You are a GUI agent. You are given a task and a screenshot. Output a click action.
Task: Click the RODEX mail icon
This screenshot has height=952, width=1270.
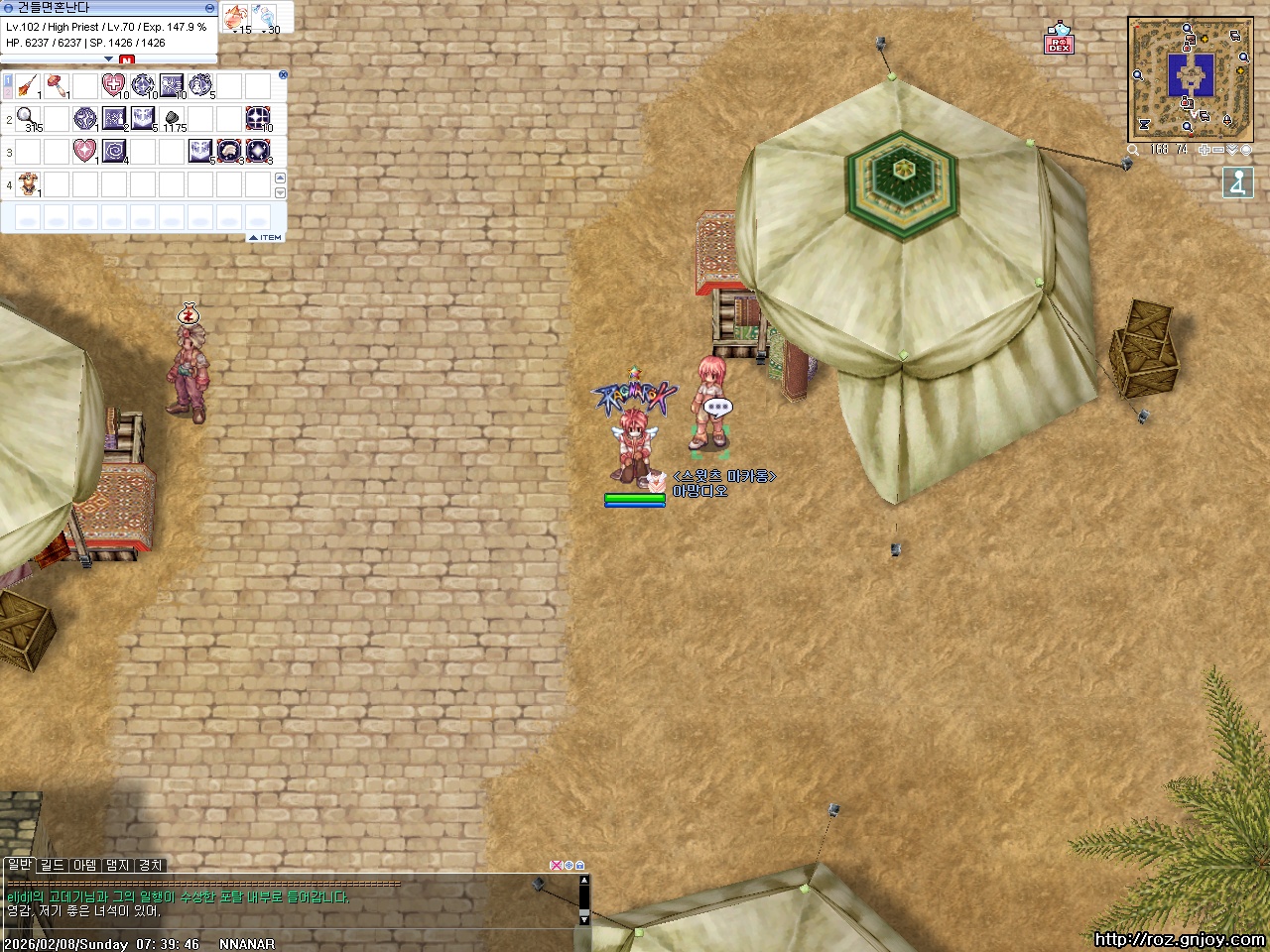(1059, 40)
